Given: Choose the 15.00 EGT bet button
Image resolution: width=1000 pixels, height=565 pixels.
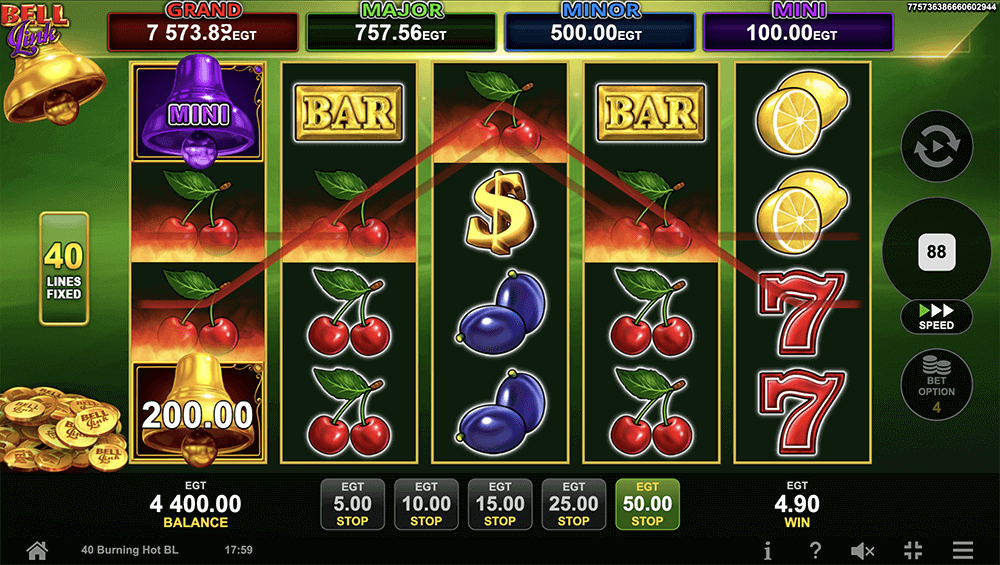Looking at the screenshot, I should [500, 504].
